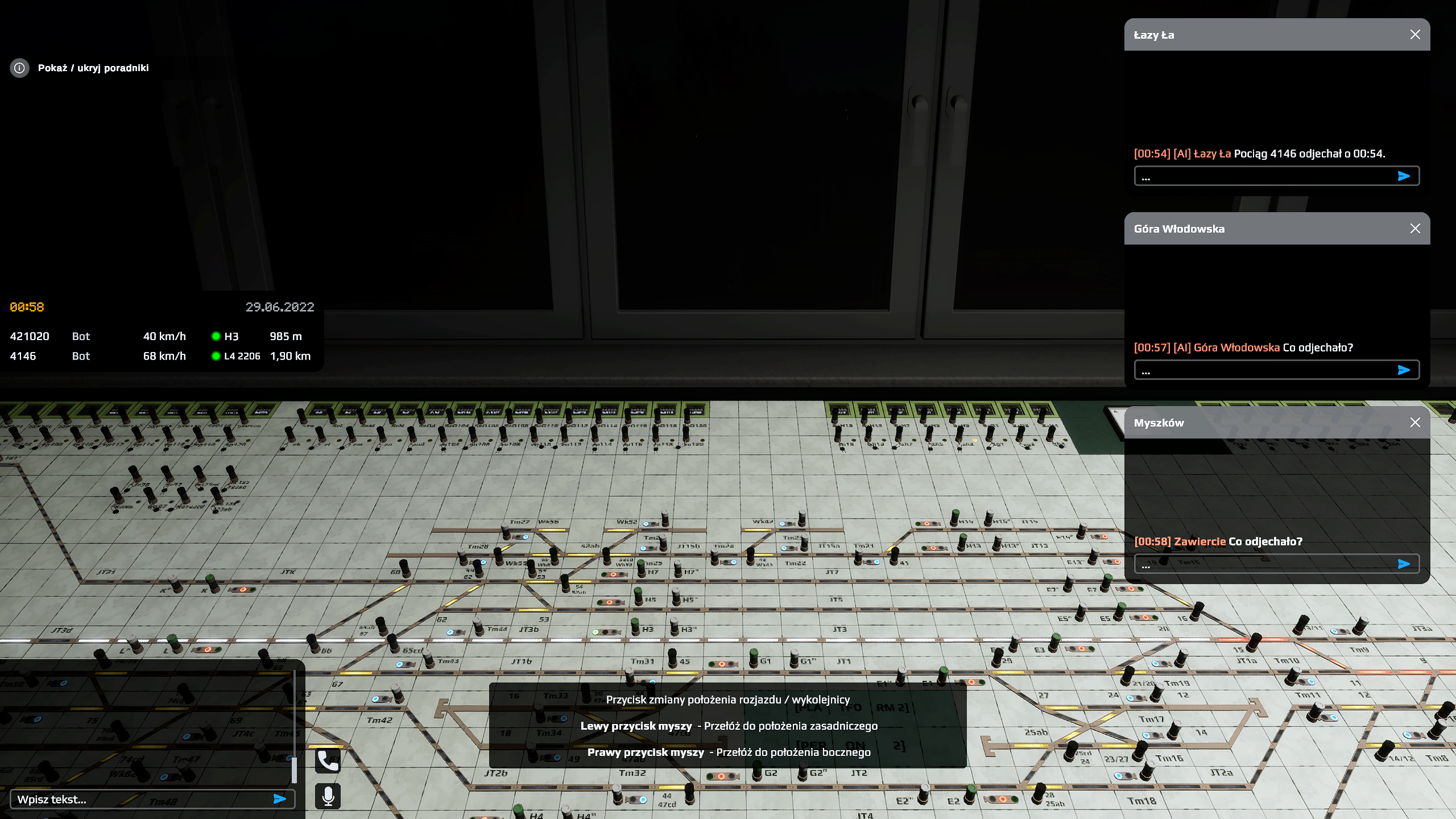The height and width of the screenshot is (819, 1456).
Task: Close the Myszków chat window
Action: coord(1415,423)
